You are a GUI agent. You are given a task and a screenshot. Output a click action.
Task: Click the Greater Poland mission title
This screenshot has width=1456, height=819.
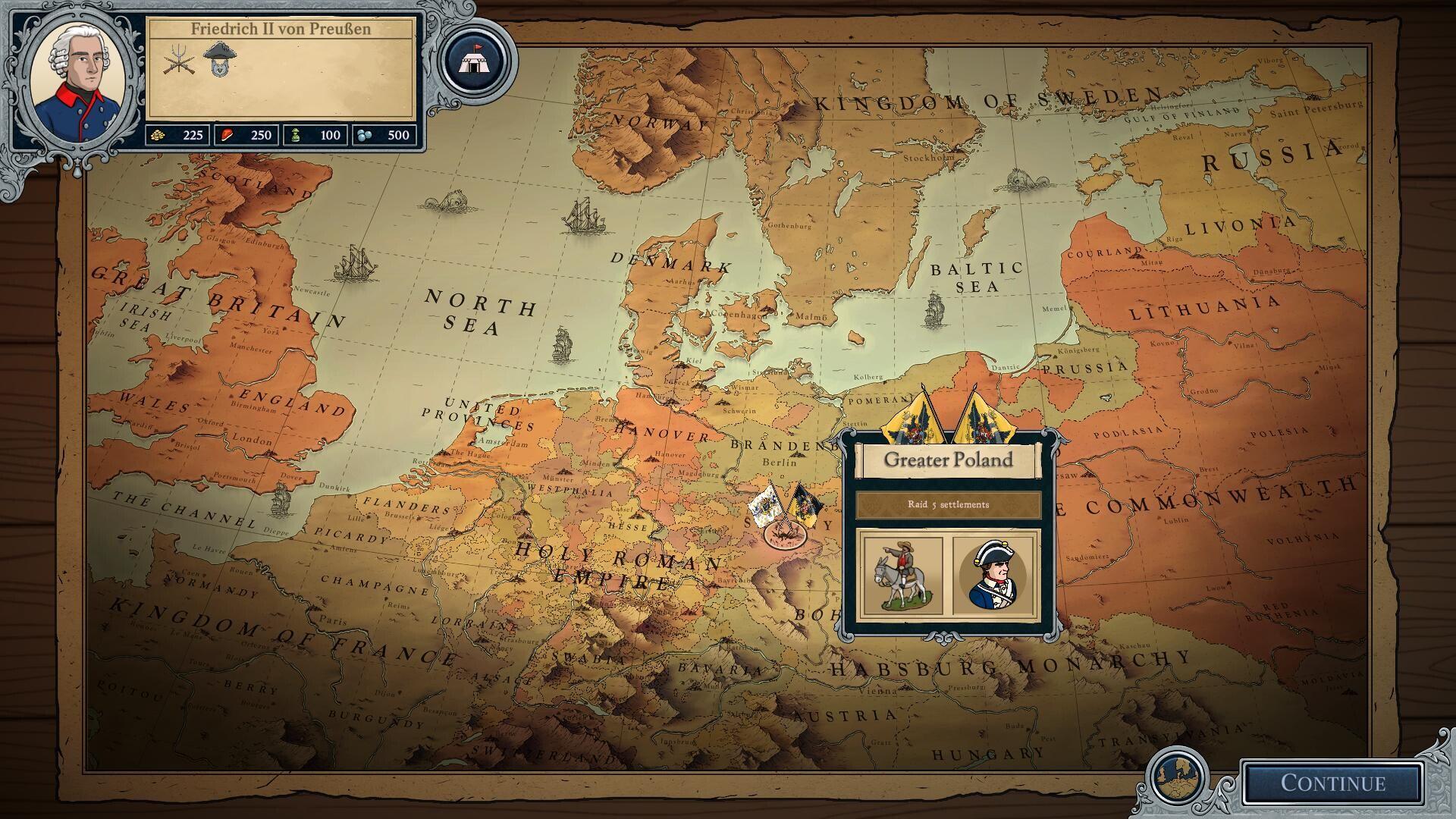click(948, 460)
